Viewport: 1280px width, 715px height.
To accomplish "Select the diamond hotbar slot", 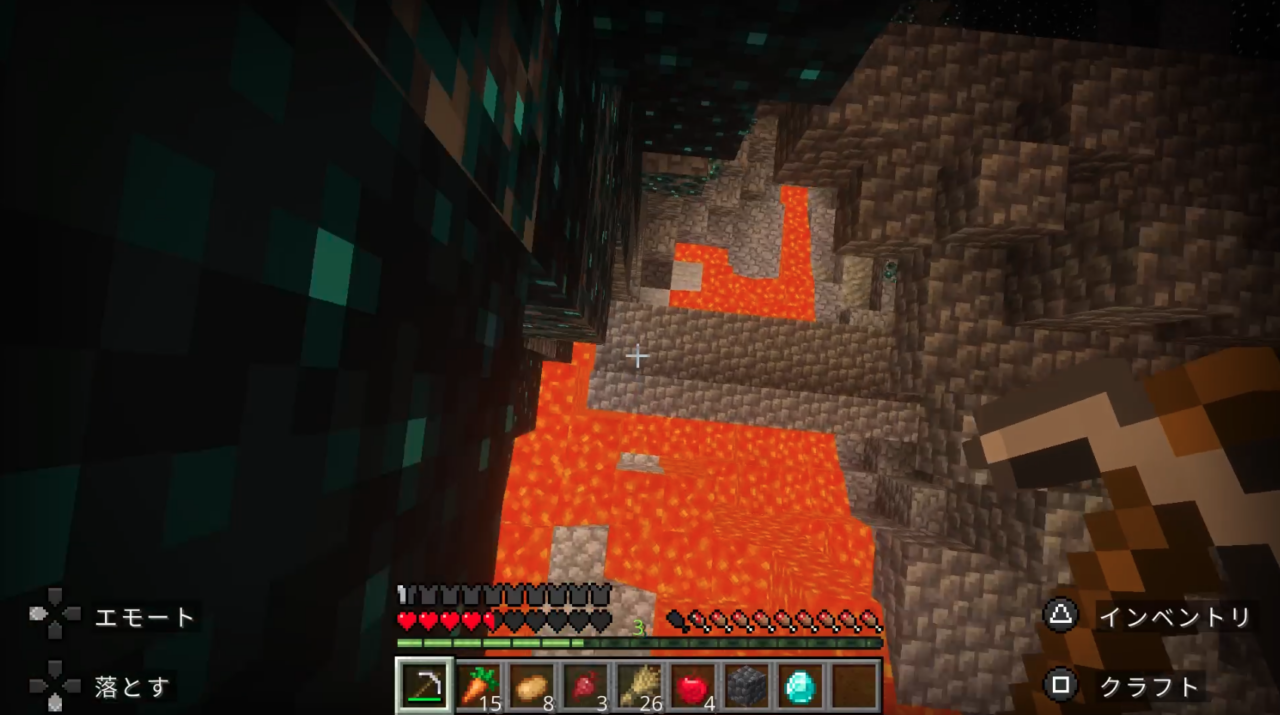I will tap(800, 686).
